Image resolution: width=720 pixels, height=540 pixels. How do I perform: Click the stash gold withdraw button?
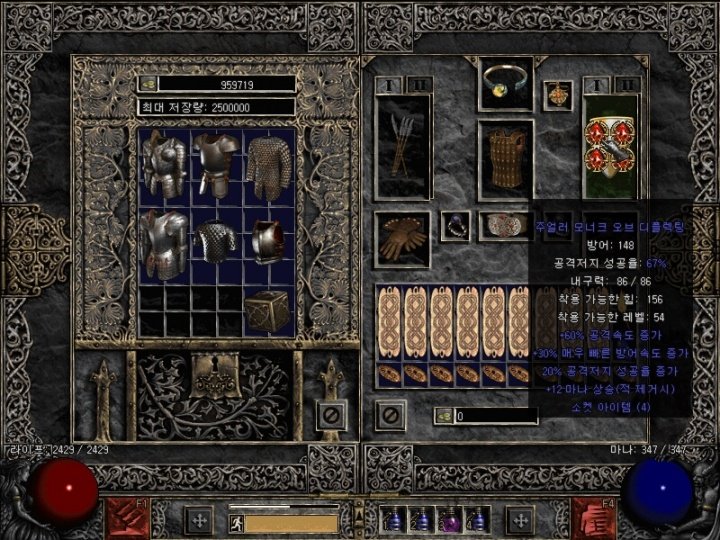coord(146,84)
